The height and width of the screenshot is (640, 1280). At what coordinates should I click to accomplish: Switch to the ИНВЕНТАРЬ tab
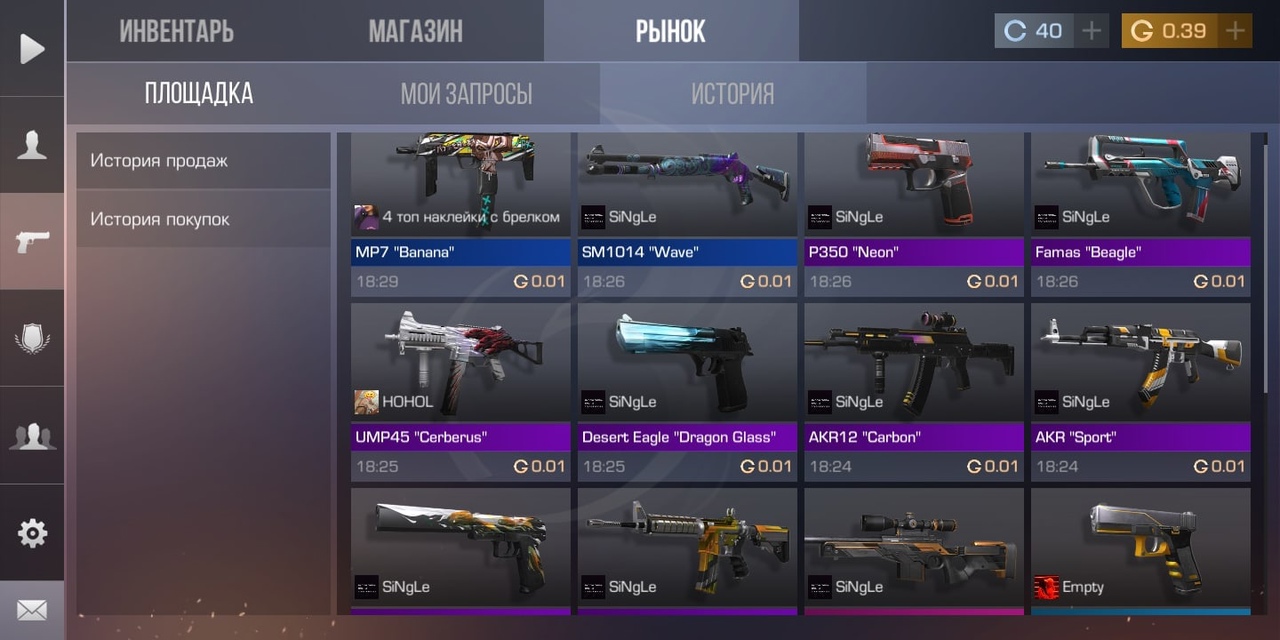click(x=176, y=31)
